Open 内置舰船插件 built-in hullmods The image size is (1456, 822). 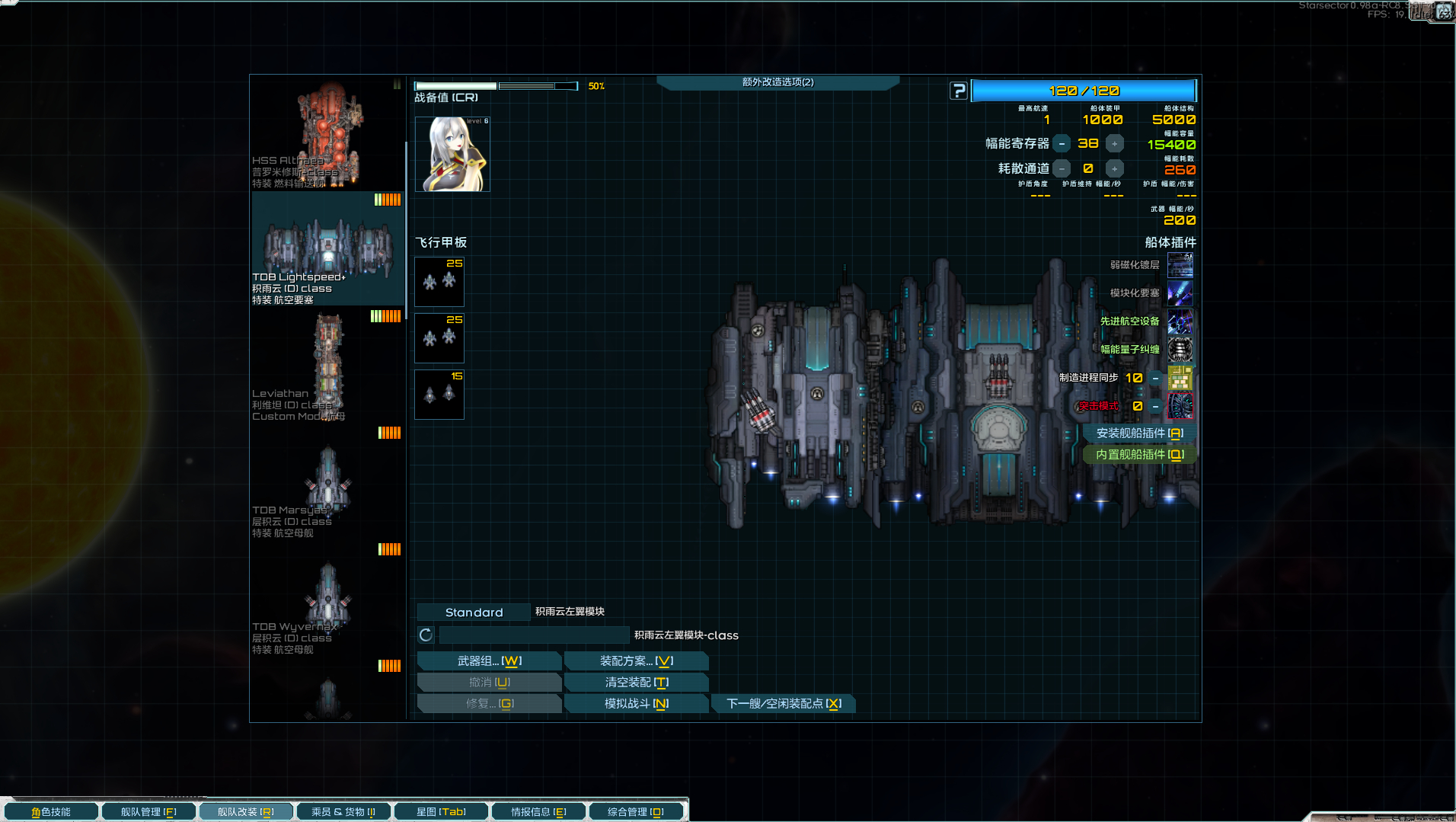click(1138, 455)
